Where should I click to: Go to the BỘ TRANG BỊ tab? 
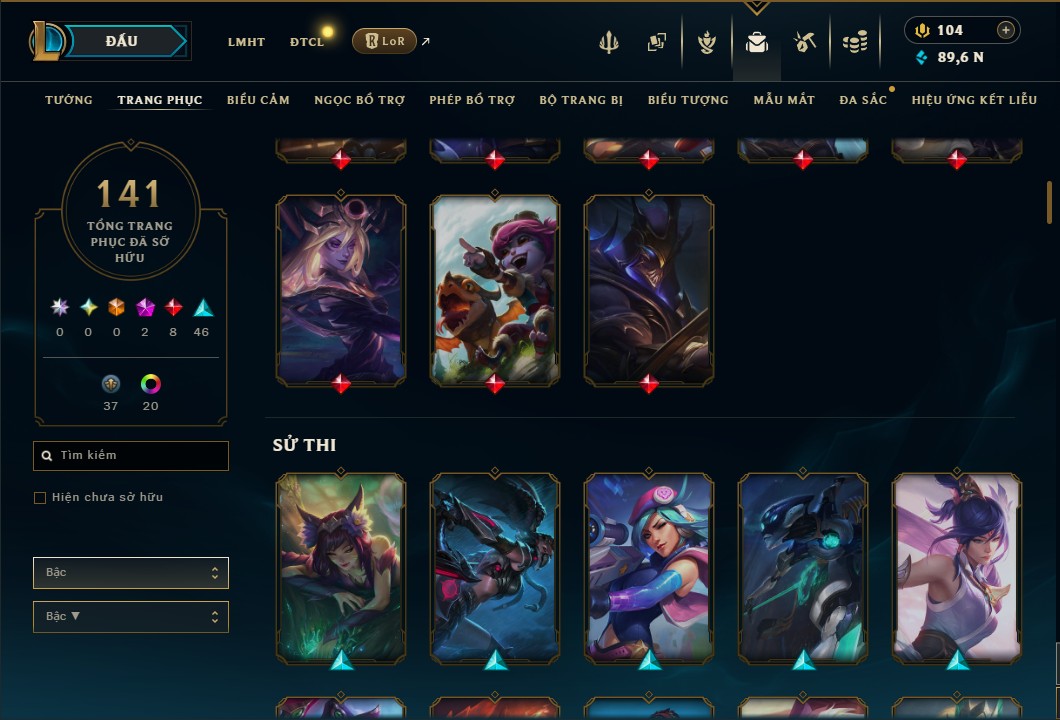(581, 100)
